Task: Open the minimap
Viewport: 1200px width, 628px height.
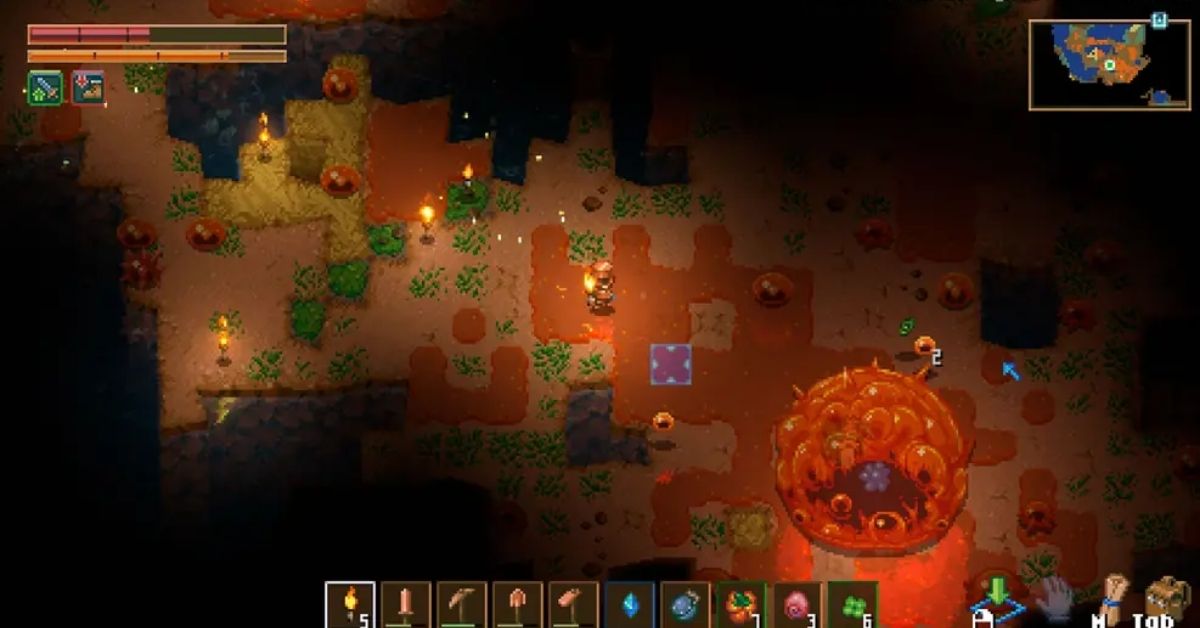Action: 1095,65
